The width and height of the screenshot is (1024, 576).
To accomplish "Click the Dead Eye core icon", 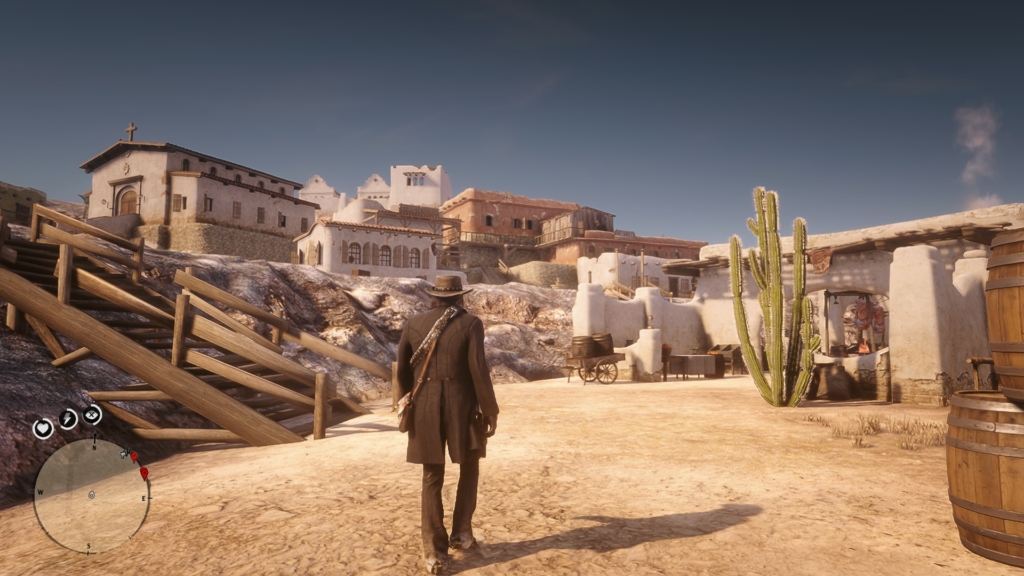I will 92,414.
